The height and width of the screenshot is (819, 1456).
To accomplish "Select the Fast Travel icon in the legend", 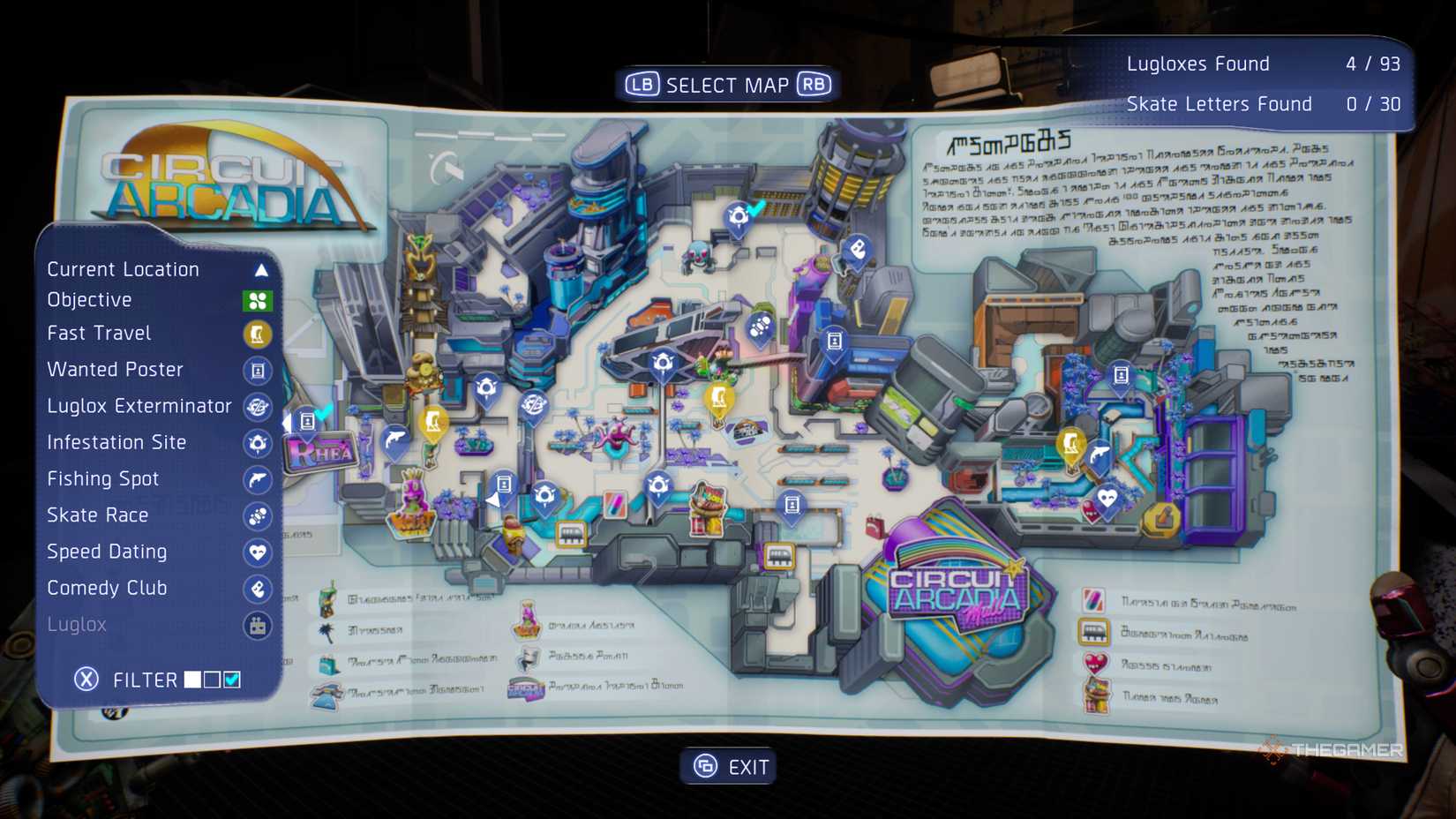I will (x=257, y=334).
